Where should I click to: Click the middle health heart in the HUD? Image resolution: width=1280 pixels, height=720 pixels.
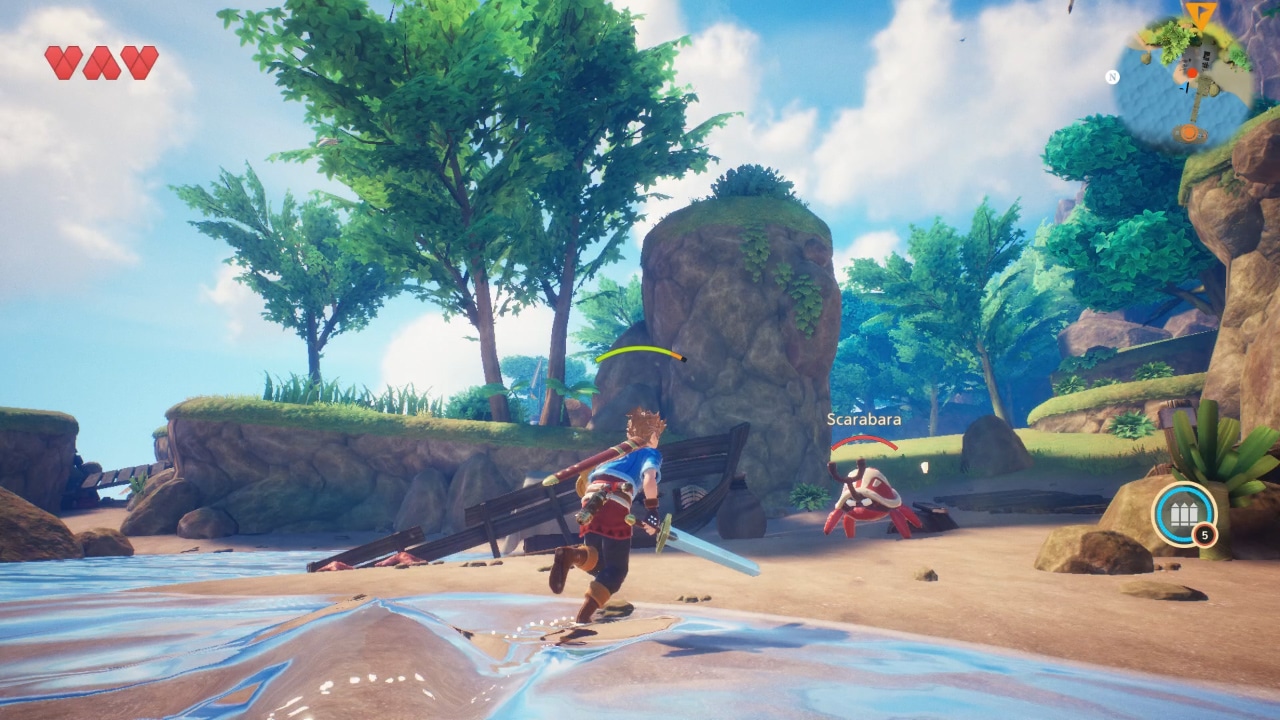pyautogui.click(x=103, y=62)
